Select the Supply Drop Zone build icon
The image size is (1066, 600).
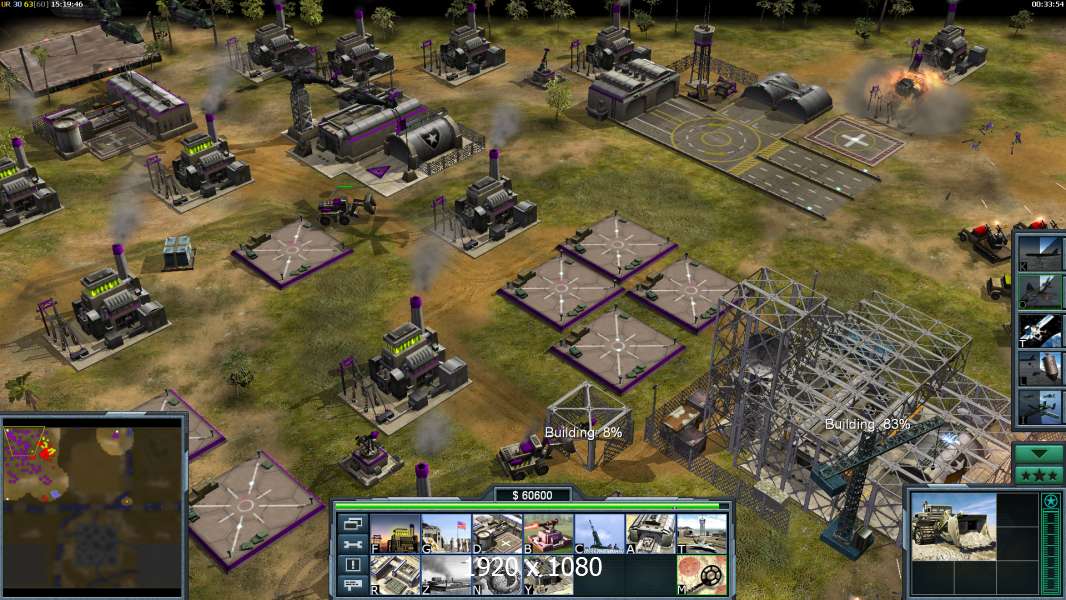(446, 575)
